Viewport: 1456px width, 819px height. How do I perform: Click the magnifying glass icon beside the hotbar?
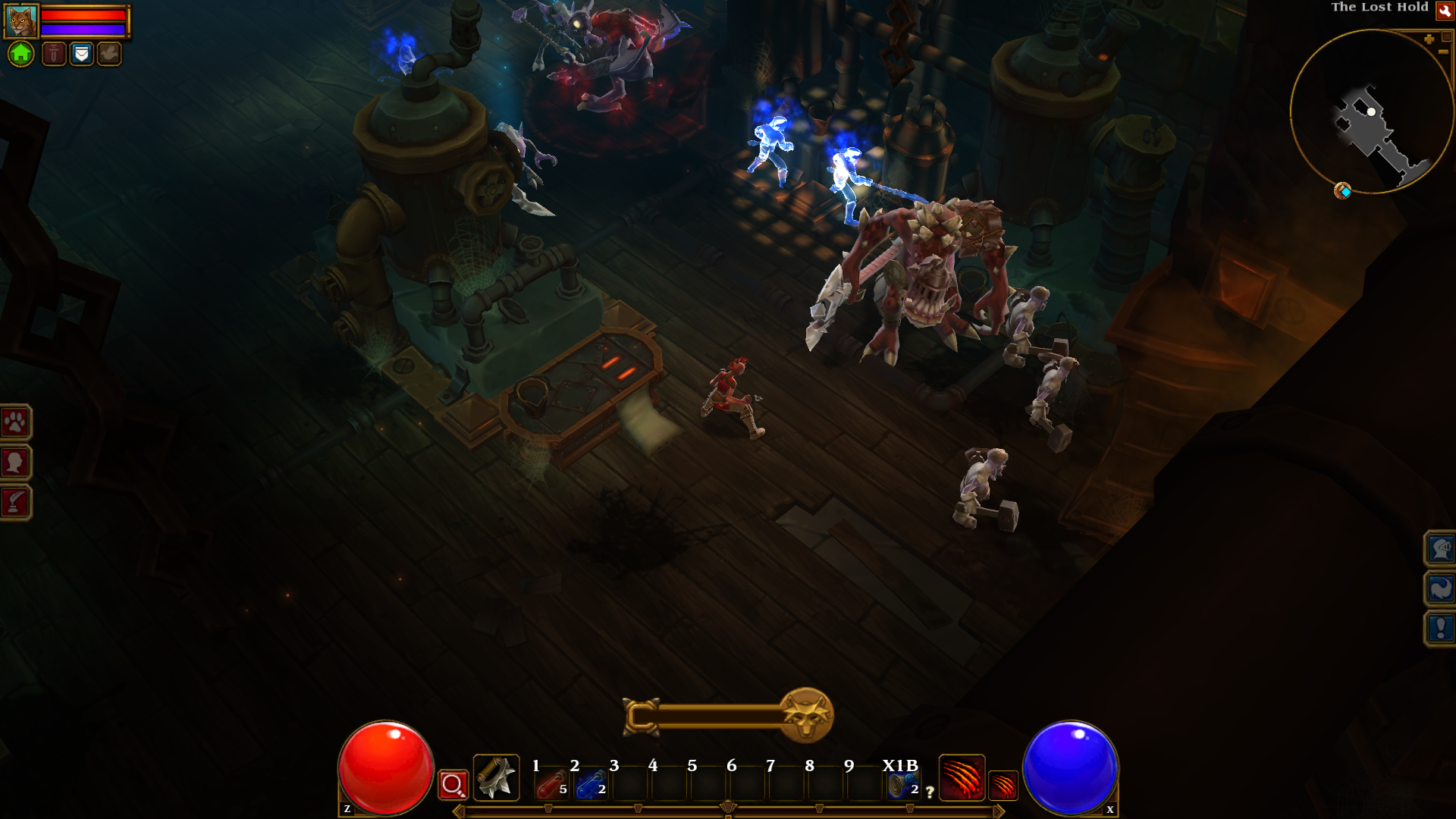pyautogui.click(x=452, y=786)
